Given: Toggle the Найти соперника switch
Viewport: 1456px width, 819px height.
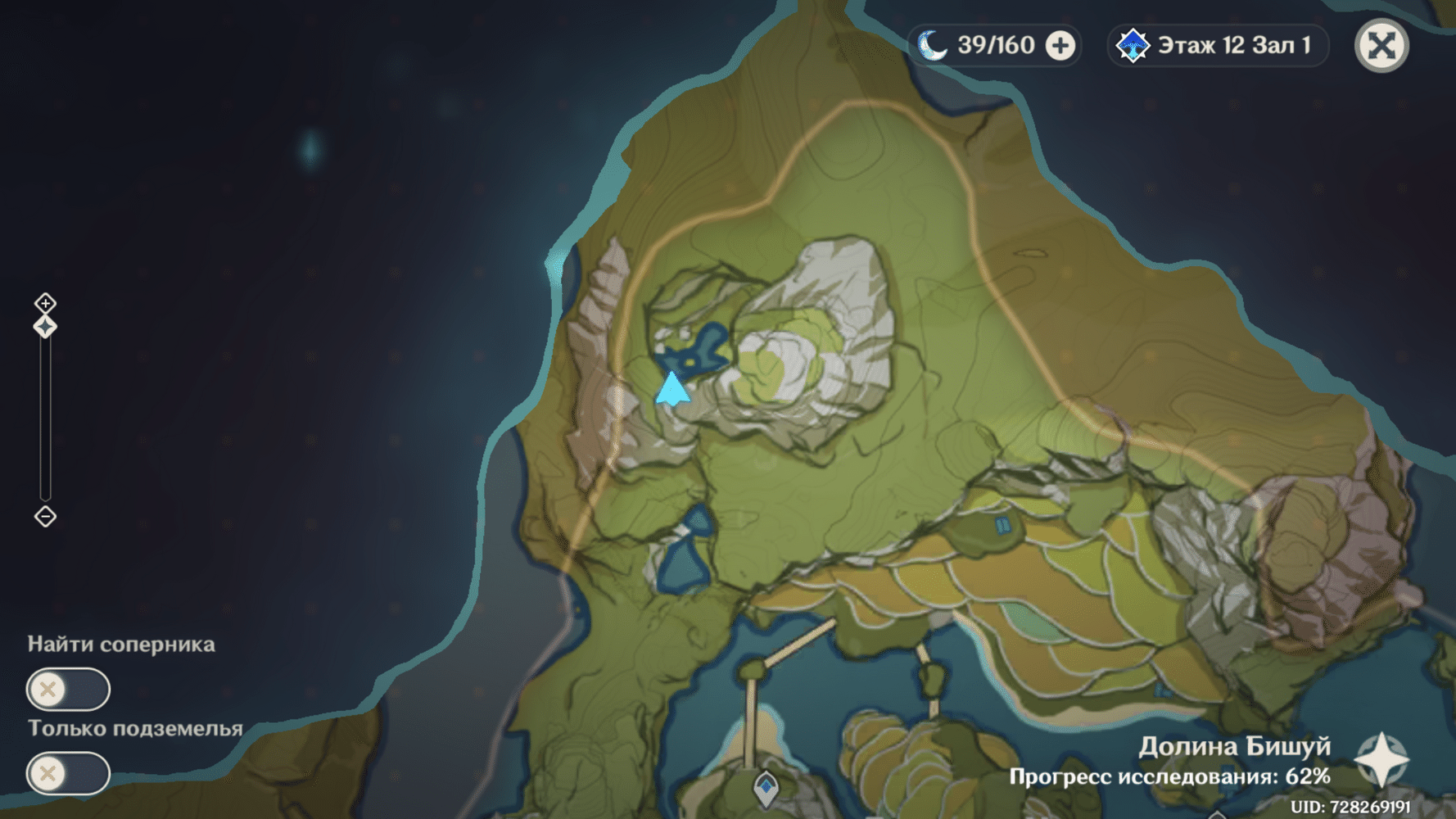Looking at the screenshot, I should (68, 689).
